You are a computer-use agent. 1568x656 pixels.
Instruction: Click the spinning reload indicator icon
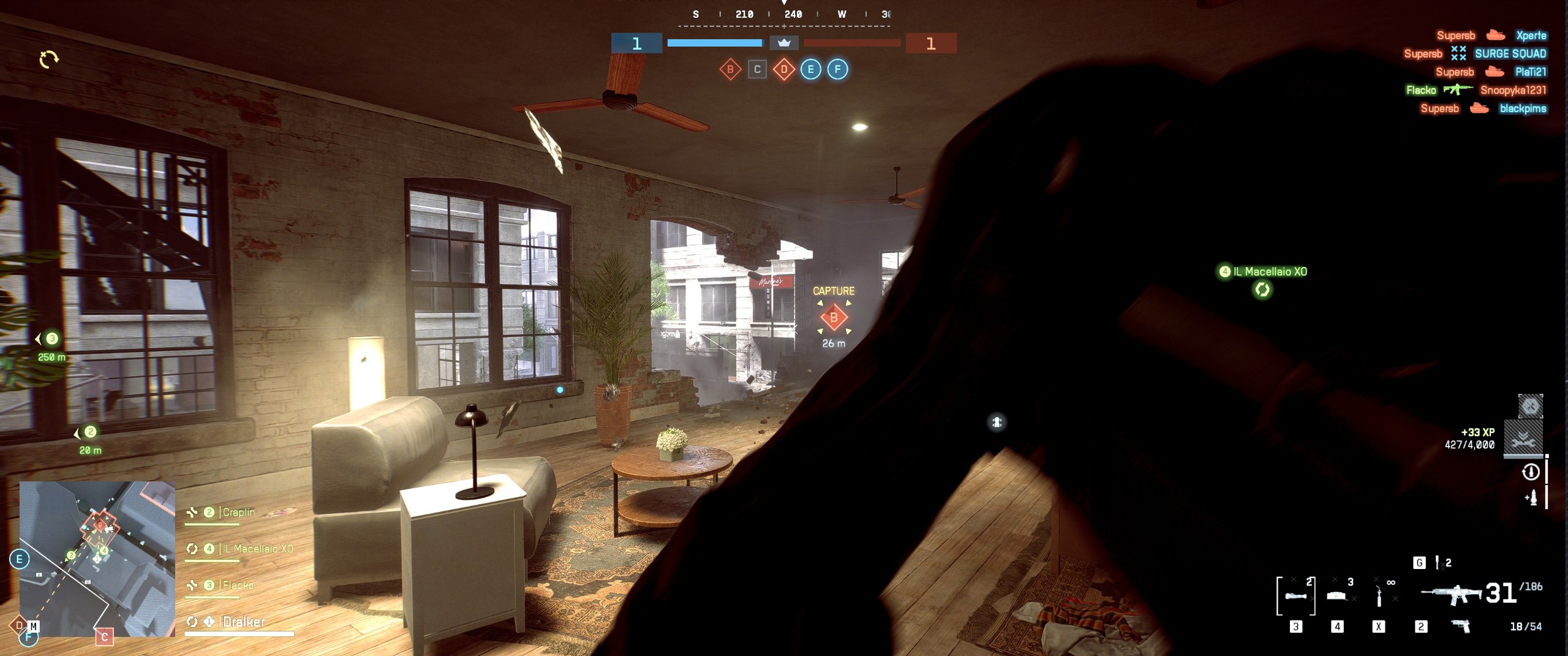click(x=48, y=59)
